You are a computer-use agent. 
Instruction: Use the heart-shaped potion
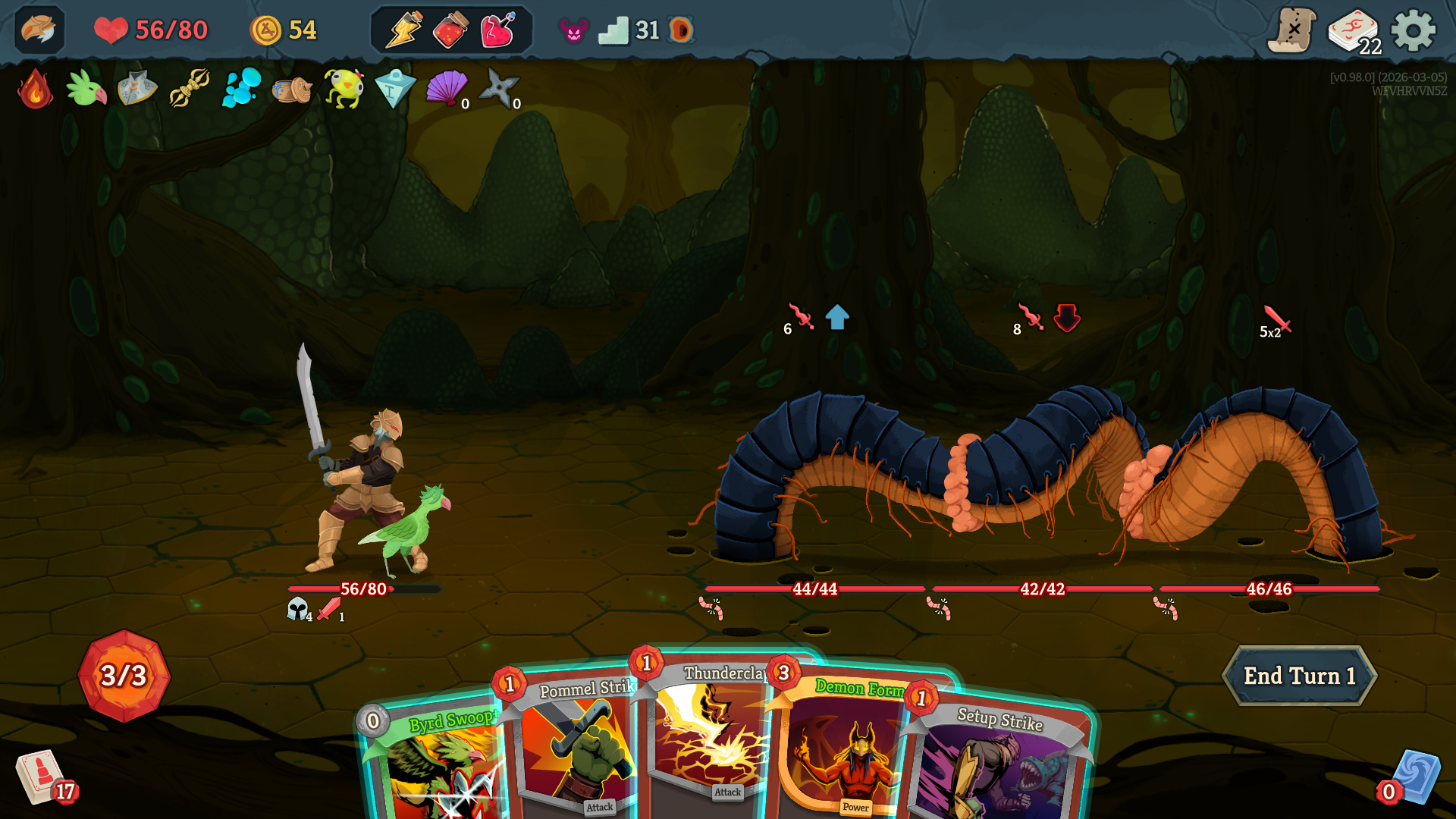click(498, 31)
